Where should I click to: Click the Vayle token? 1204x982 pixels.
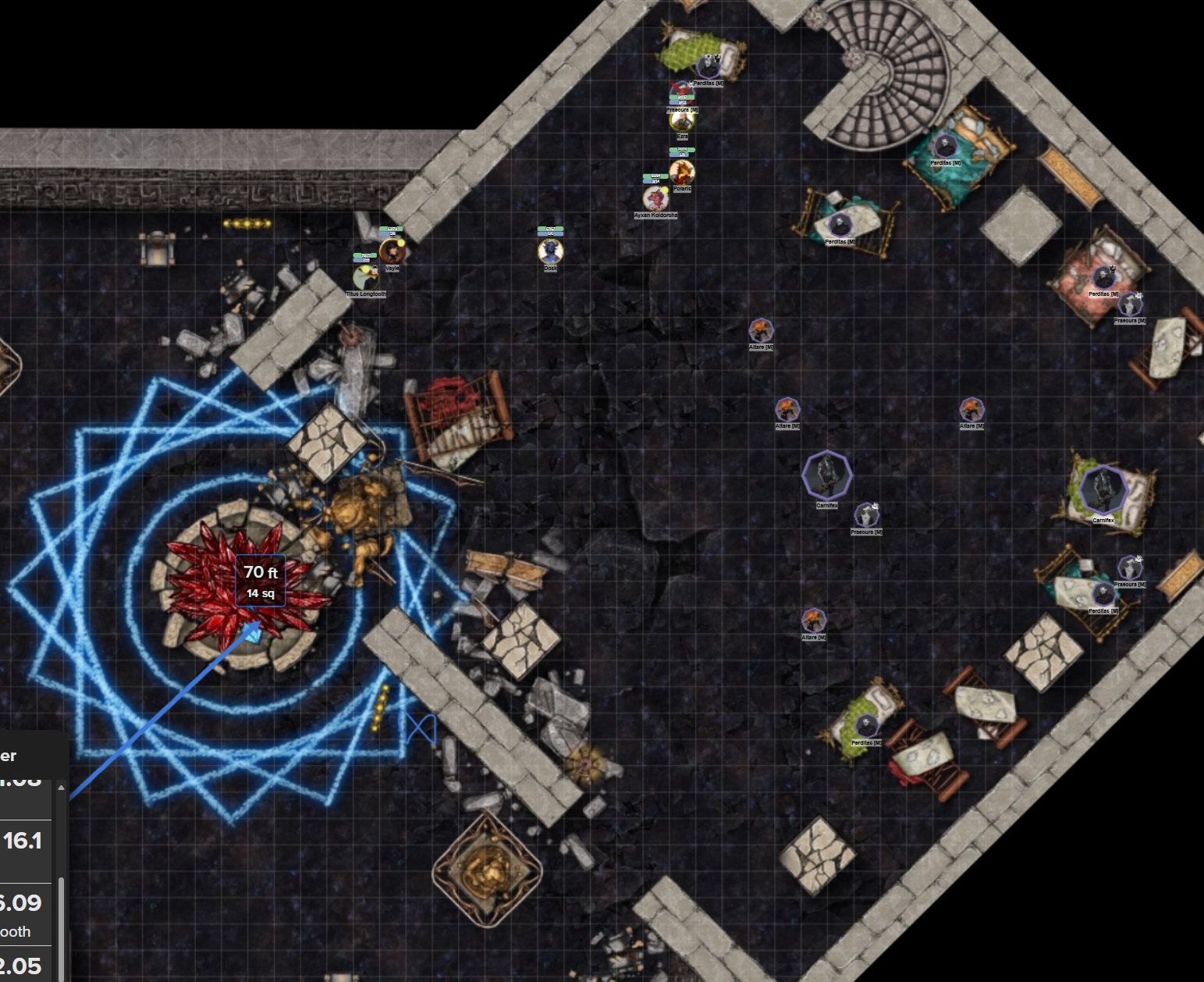[392, 251]
